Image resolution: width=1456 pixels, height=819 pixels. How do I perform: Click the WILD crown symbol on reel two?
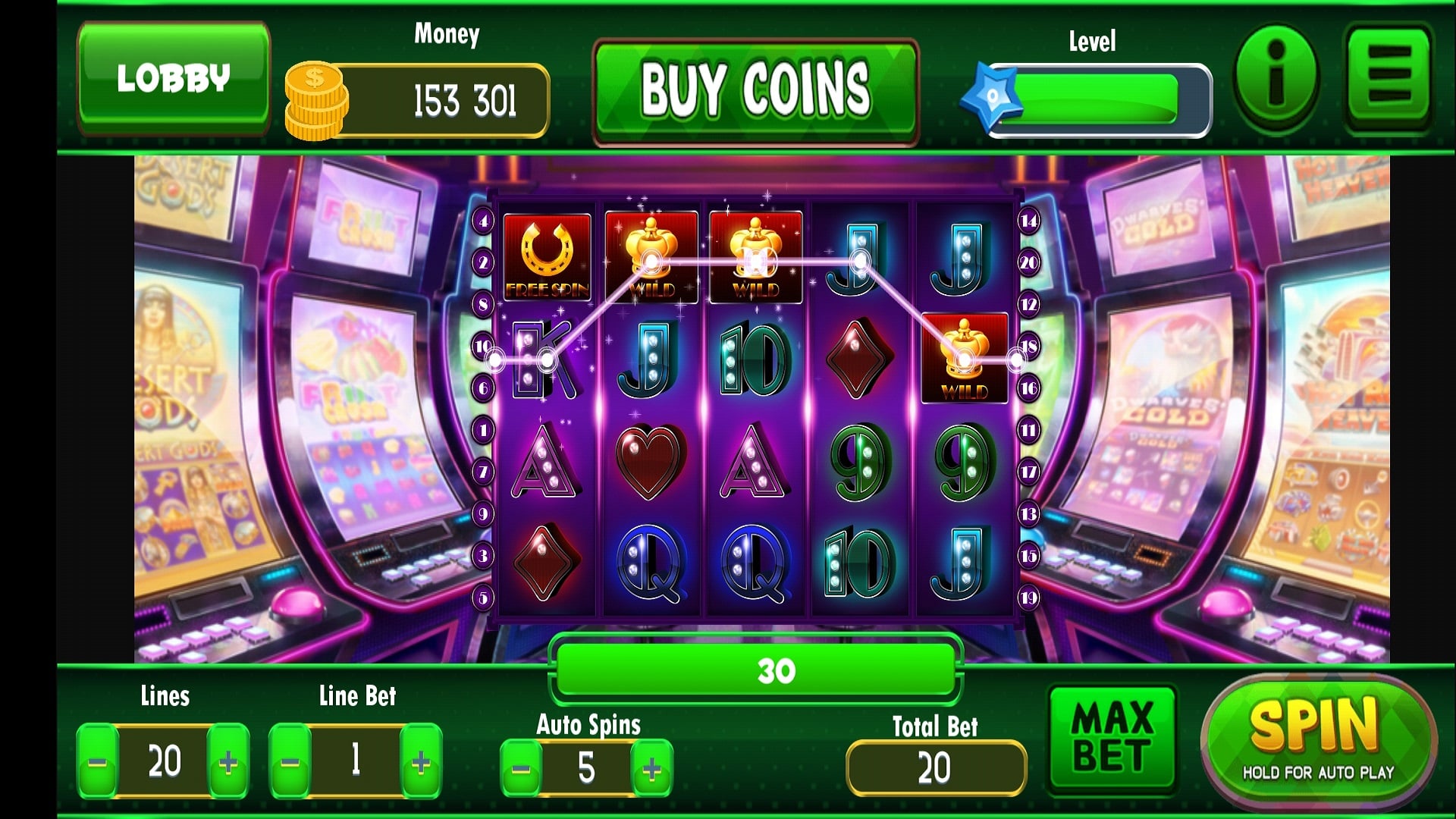click(651, 258)
